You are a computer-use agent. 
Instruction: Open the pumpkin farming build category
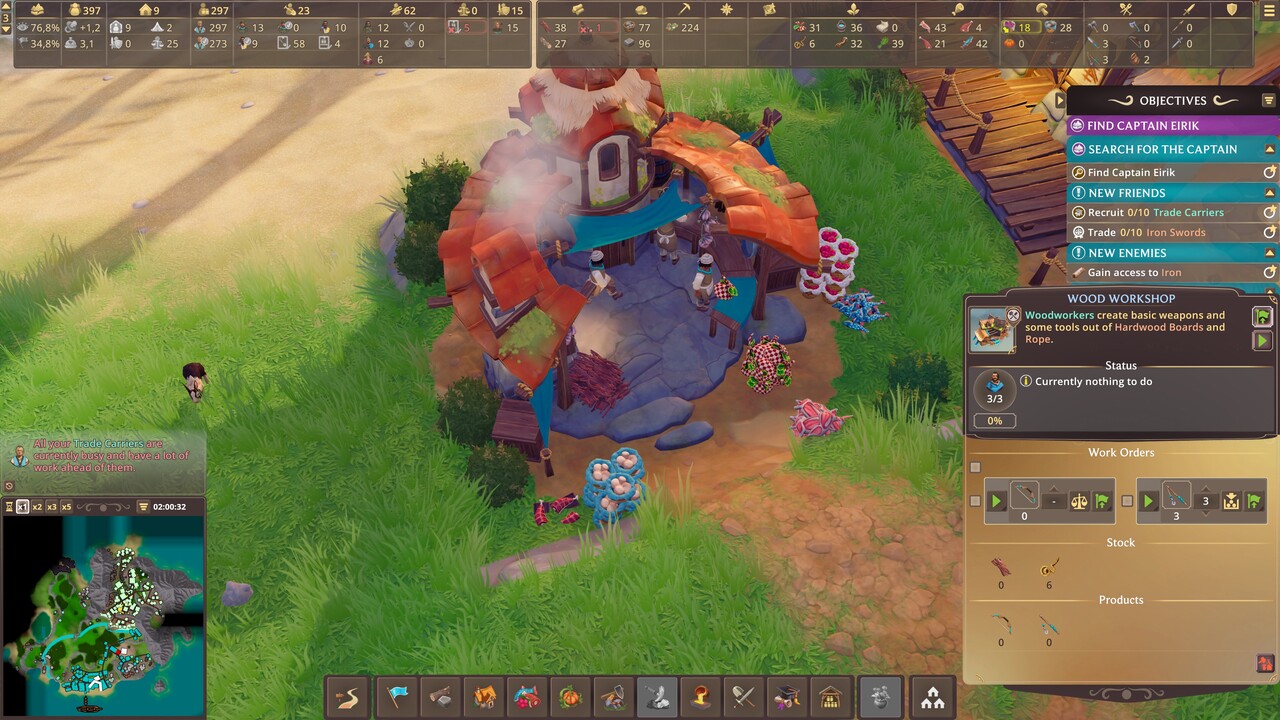click(569, 697)
